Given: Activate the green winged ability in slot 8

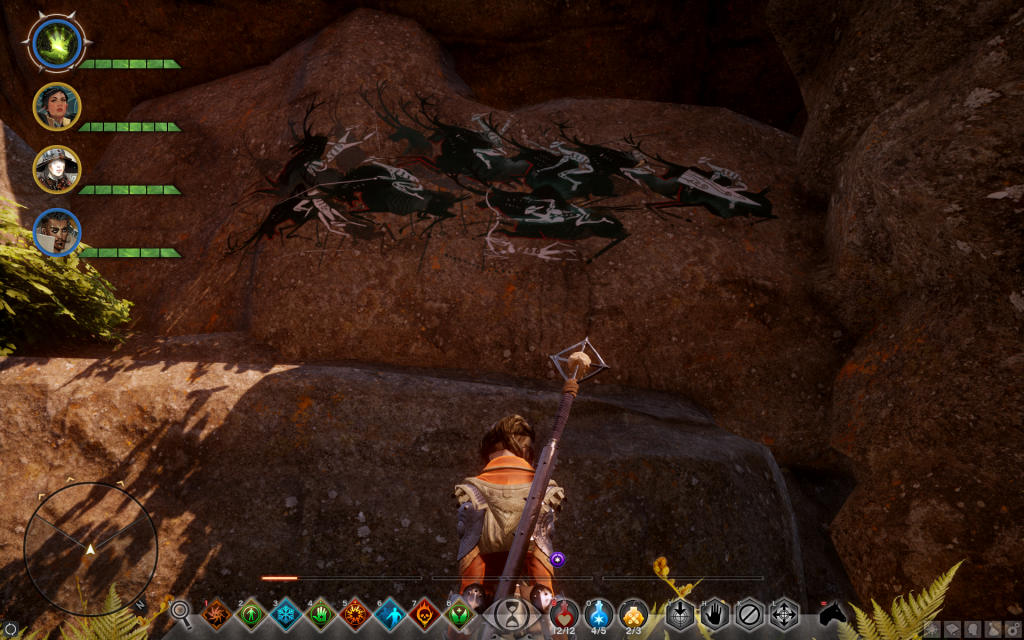Looking at the screenshot, I should [460, 614].
